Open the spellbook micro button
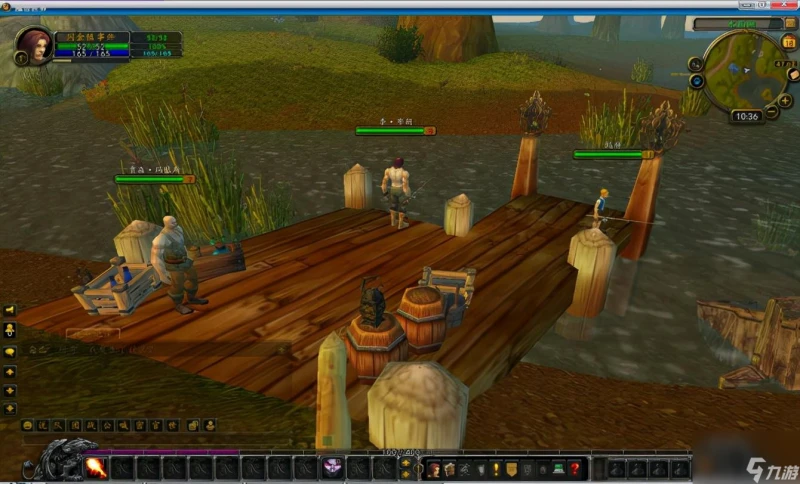This screenshot has height=484, width=800. (450, 468)
